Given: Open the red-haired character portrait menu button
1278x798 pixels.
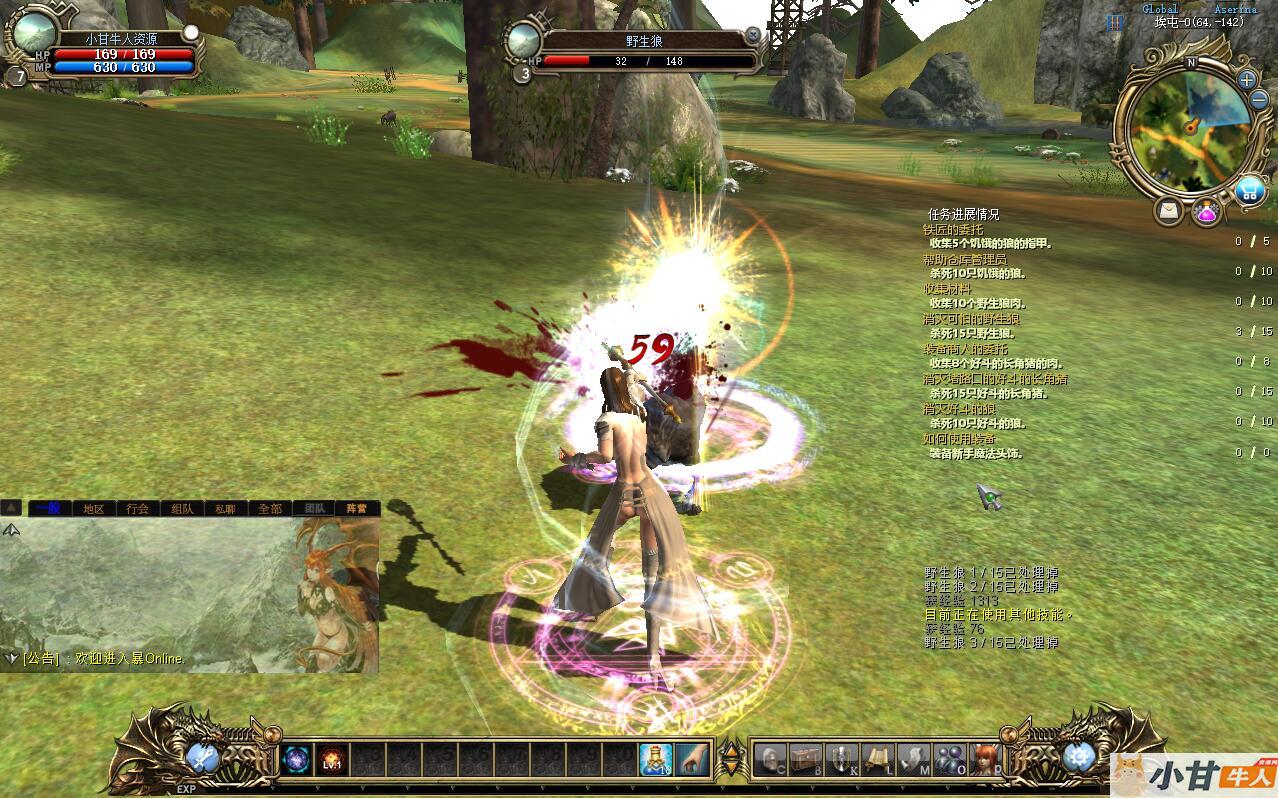Looking at the screenshot, I should 985,760.
